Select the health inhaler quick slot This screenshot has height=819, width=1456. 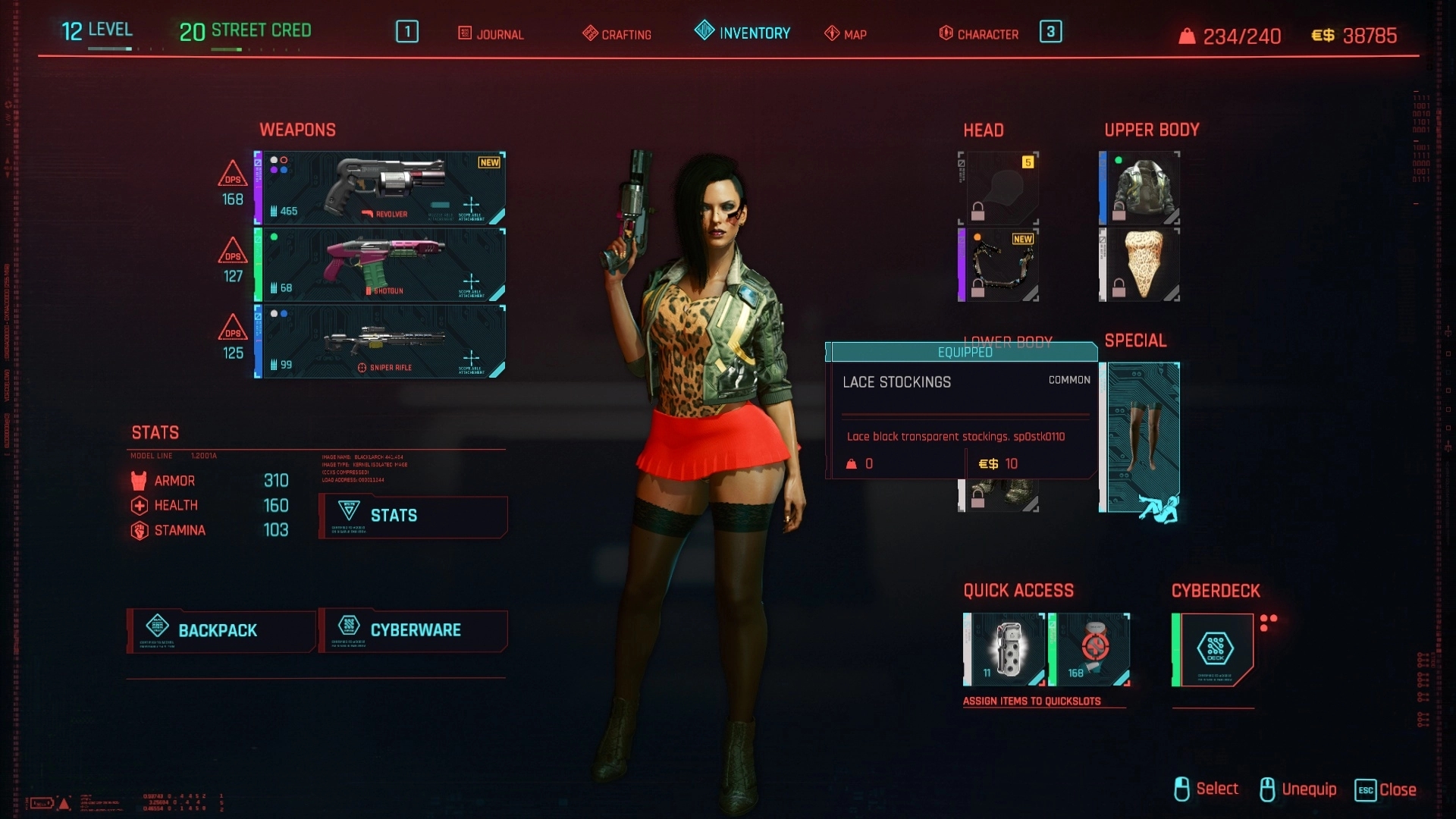(1090, 650)
